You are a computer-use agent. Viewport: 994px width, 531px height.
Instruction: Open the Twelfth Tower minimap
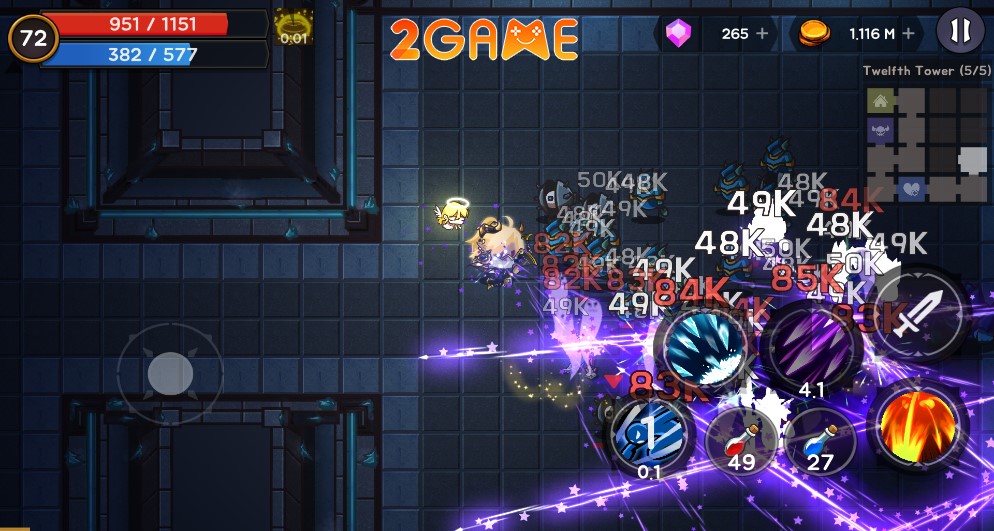[x=926, y=145]
